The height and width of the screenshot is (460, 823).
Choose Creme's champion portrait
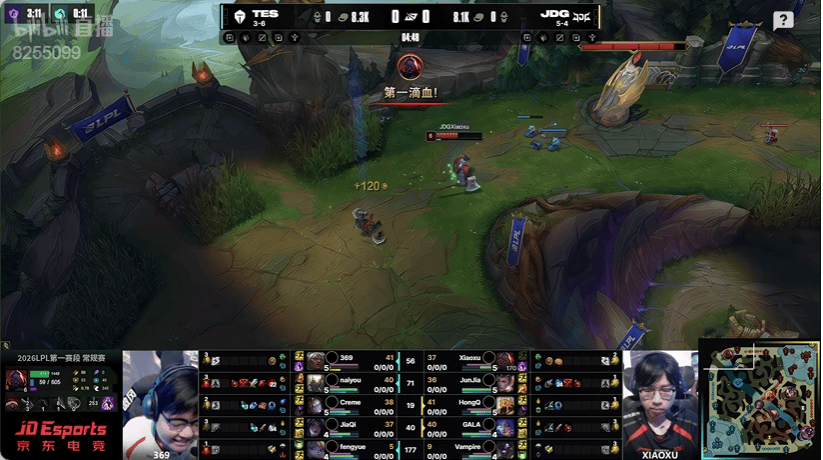click(x=316, y=405)
